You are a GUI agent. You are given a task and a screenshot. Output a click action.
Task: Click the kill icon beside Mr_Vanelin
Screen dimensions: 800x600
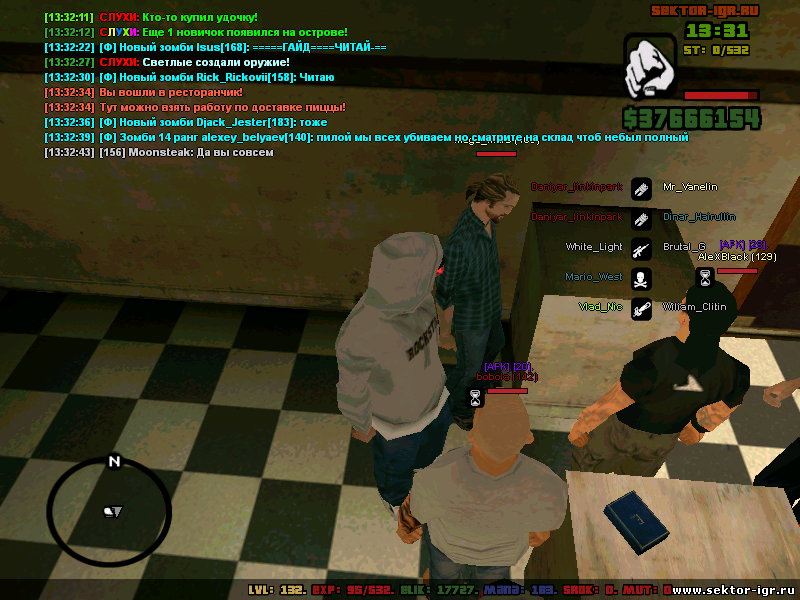tap(641, 187)
